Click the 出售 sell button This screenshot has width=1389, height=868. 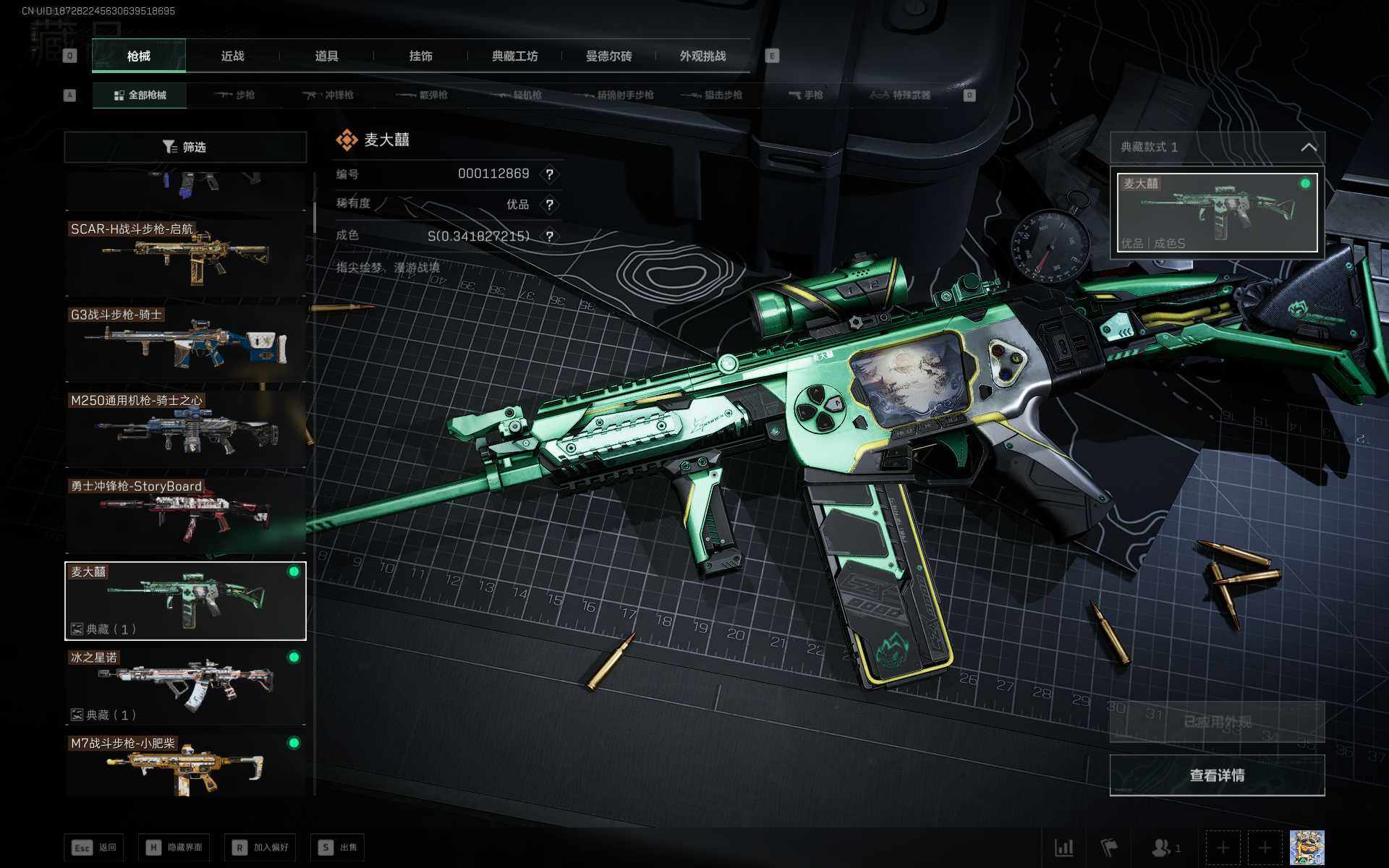point(339,847)
